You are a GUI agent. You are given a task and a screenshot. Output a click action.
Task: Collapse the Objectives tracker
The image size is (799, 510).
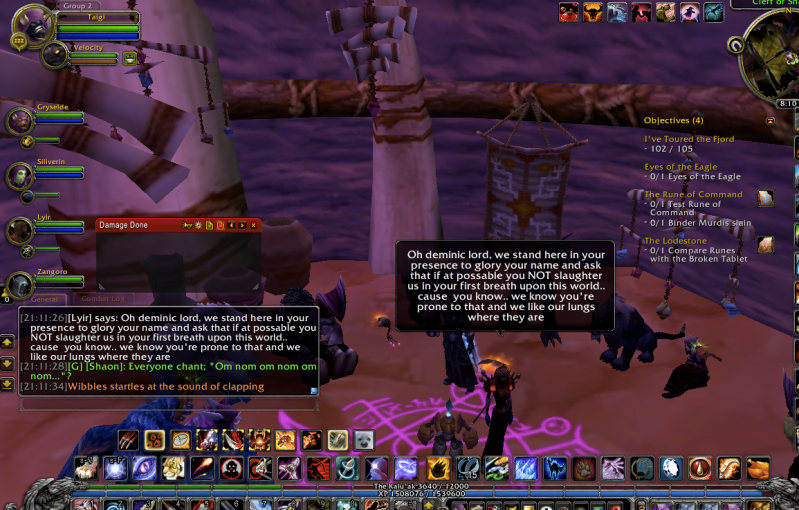point(770,120)
